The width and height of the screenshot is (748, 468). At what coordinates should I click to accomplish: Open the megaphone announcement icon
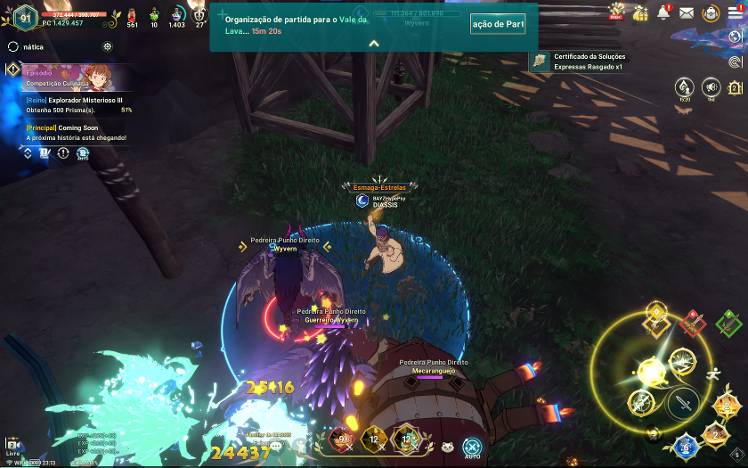click(x=711, y=87)
